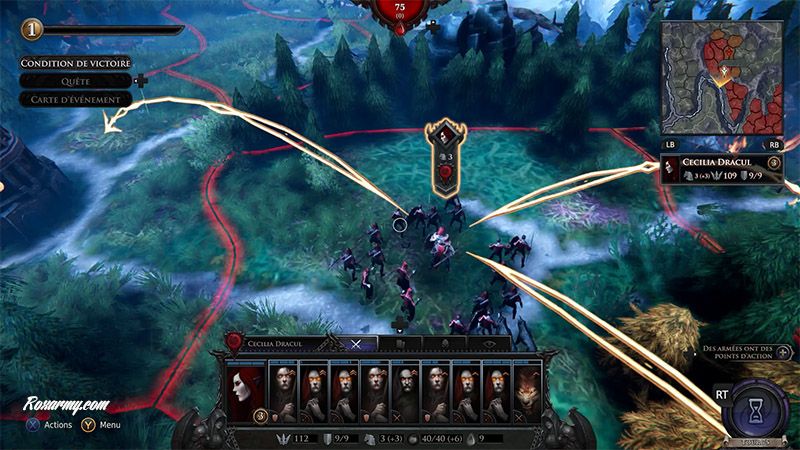Open the Carte d'événement entry
The image size is (800, 450).
click(x=75, y=99)
